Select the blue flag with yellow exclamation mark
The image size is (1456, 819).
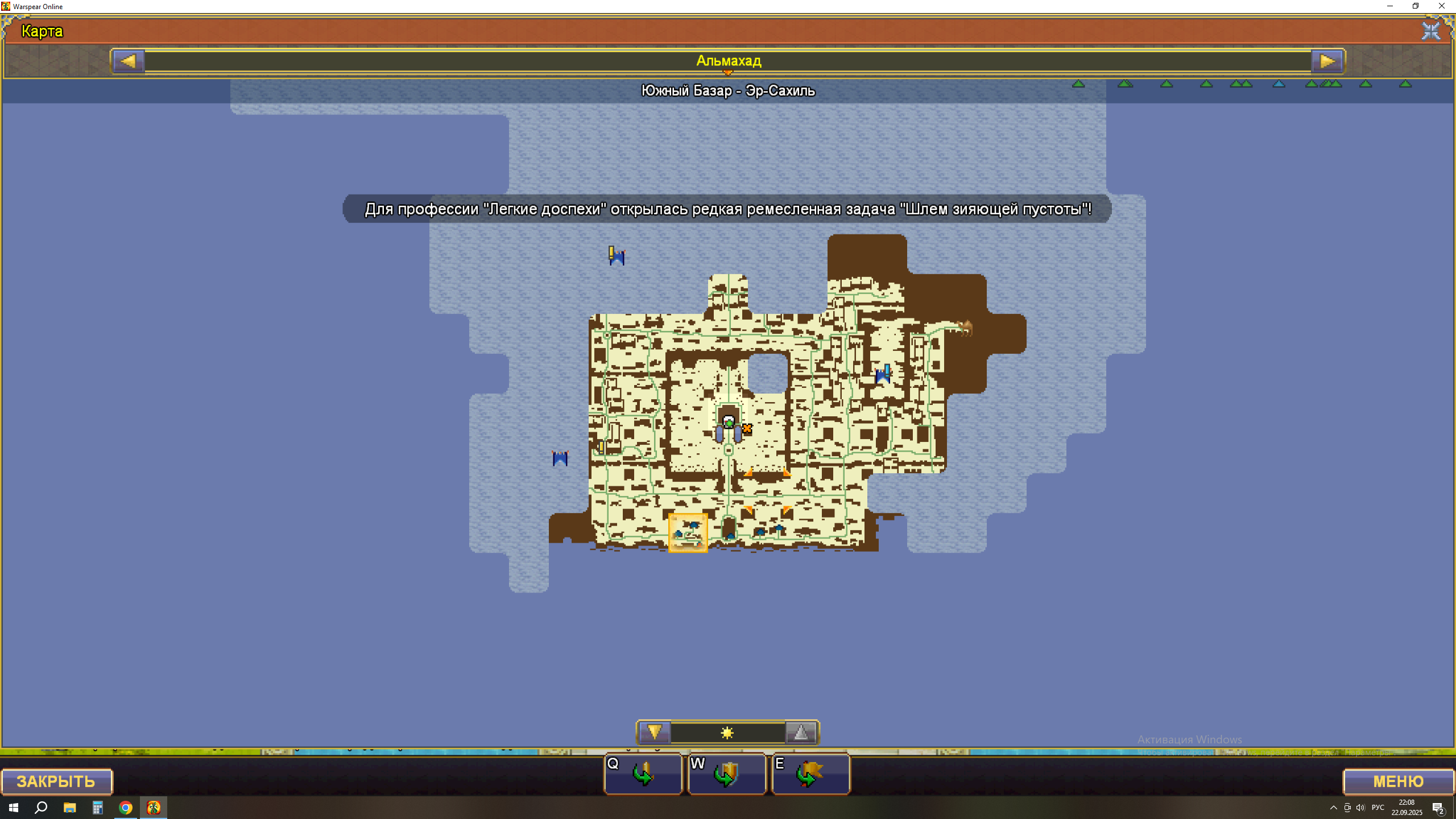(x=616, y=256)
